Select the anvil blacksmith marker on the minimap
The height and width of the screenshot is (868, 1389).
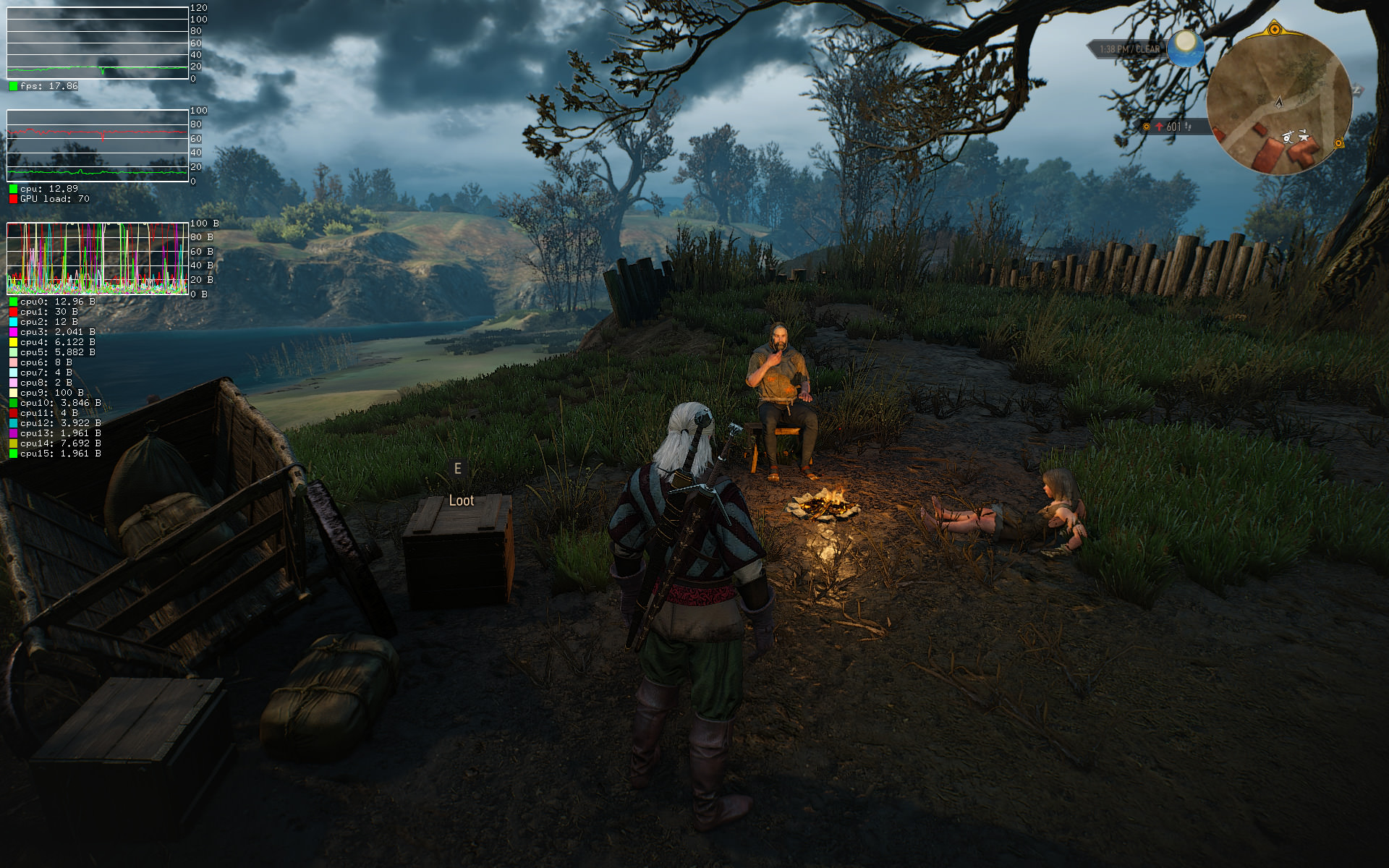(x=1304, y=135)
